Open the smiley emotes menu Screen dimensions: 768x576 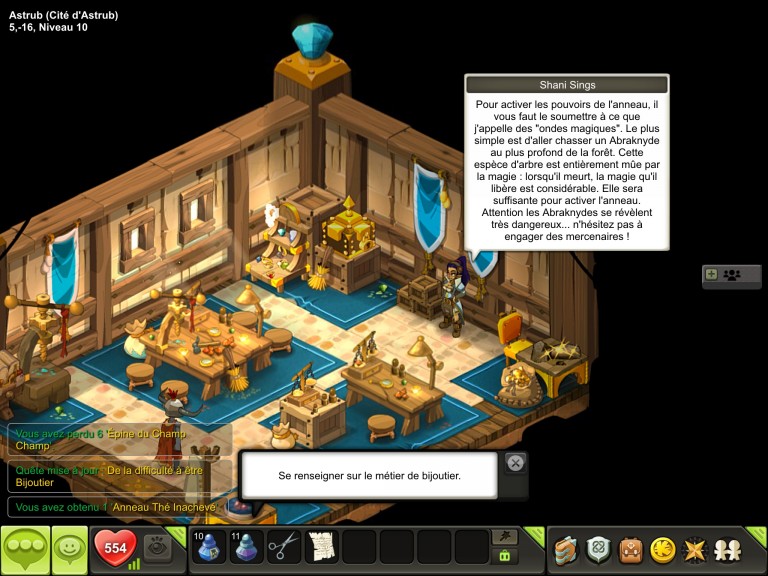pyautogui.click(x=69, y=548)
